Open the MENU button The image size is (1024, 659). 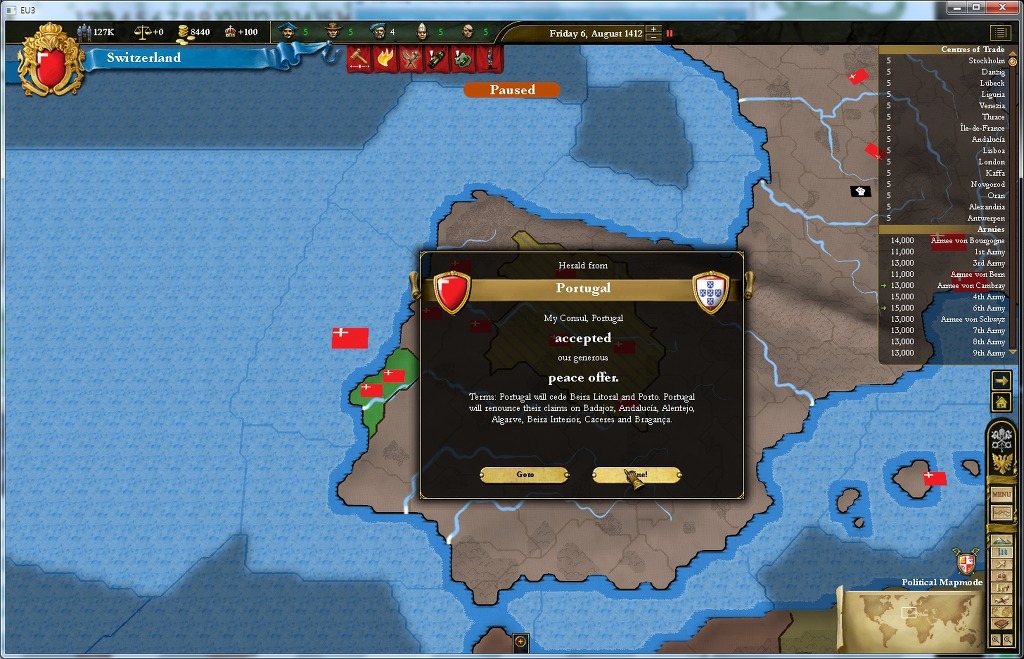[1001, 494]
